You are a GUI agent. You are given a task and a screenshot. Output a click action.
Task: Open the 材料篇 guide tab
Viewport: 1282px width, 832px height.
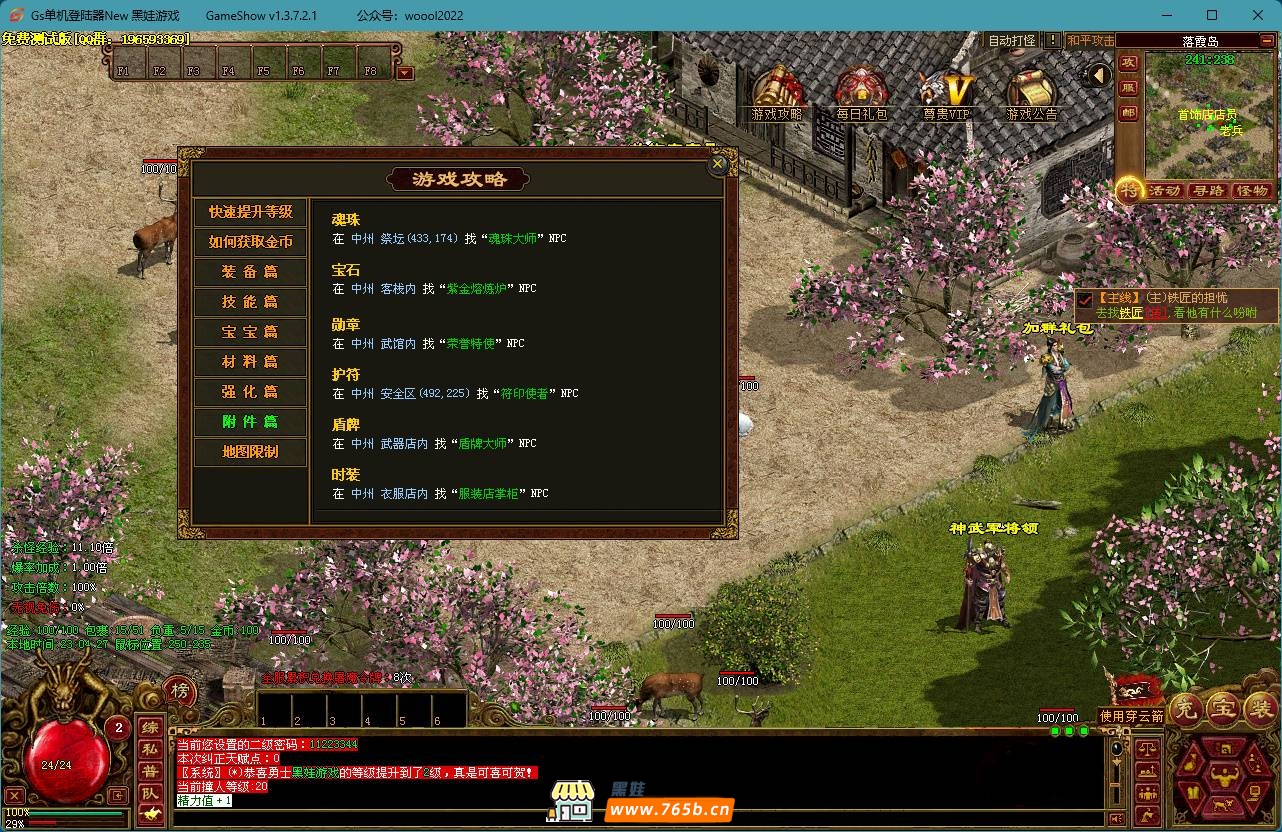251,362
